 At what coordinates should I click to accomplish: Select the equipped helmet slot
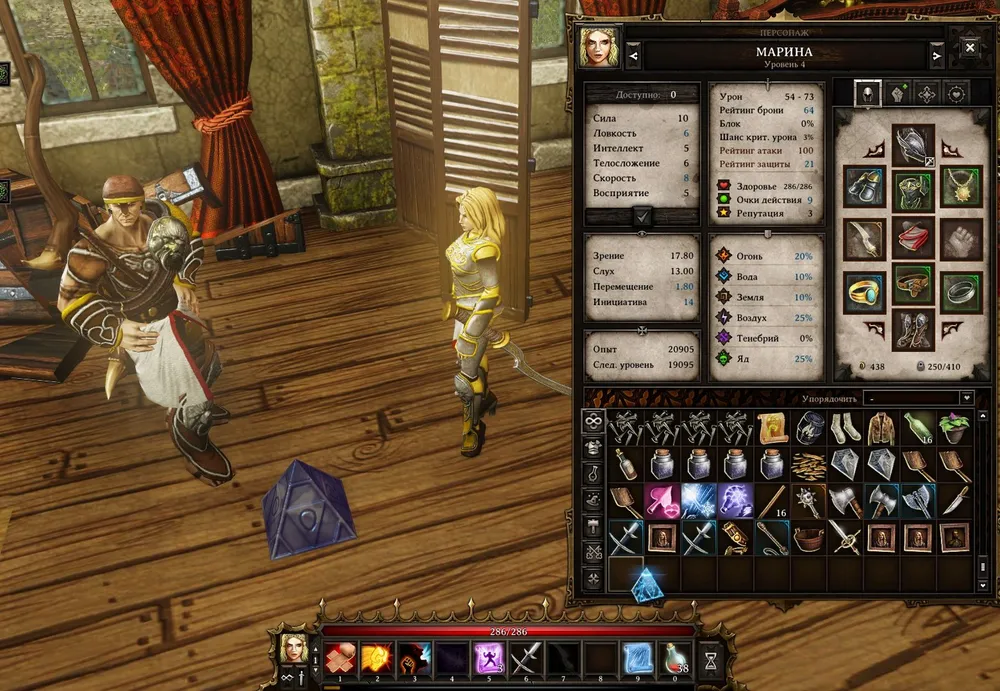(x=912, y=144)
